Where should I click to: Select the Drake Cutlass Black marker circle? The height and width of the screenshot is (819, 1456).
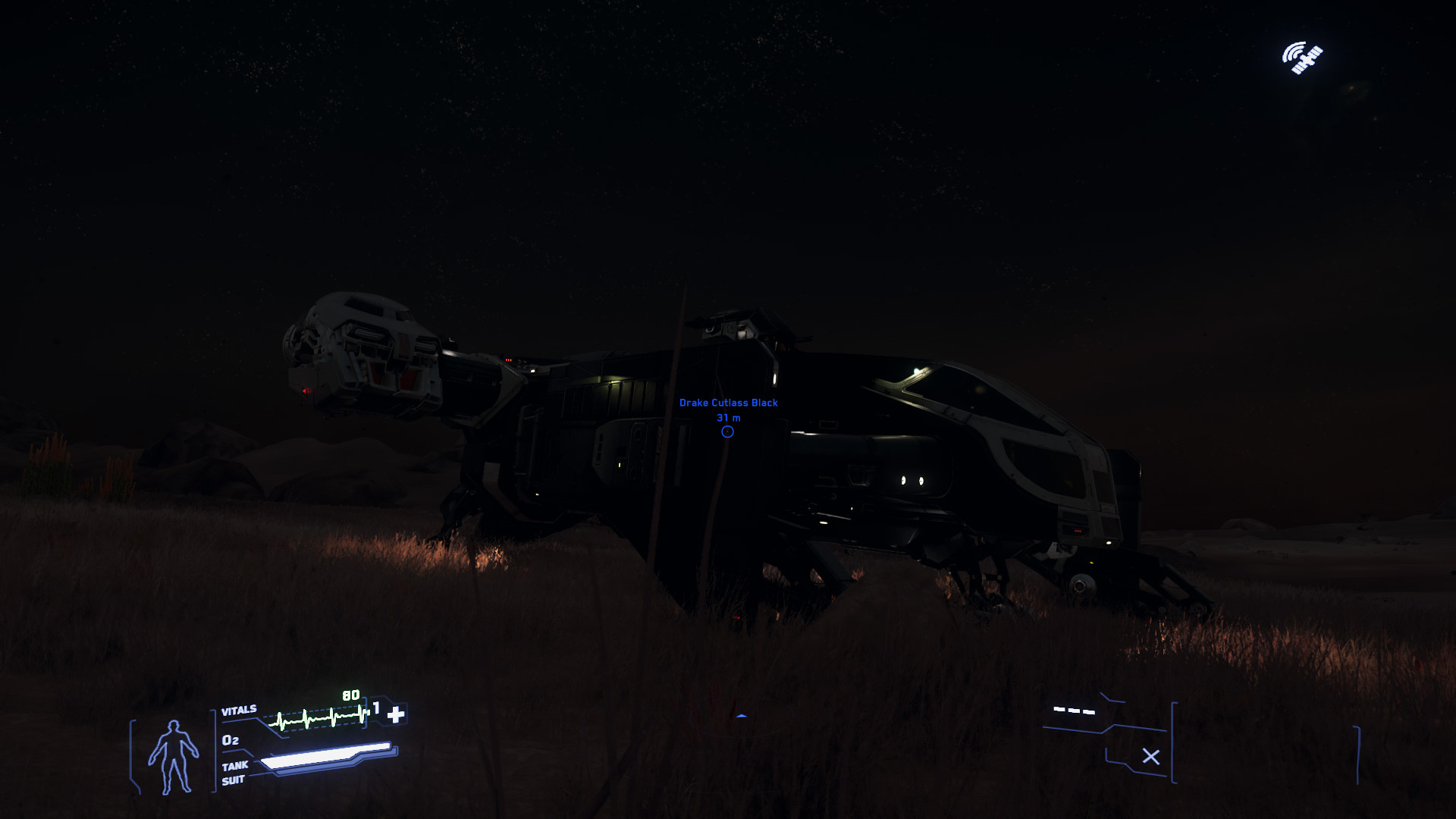(x=727, y=432)
